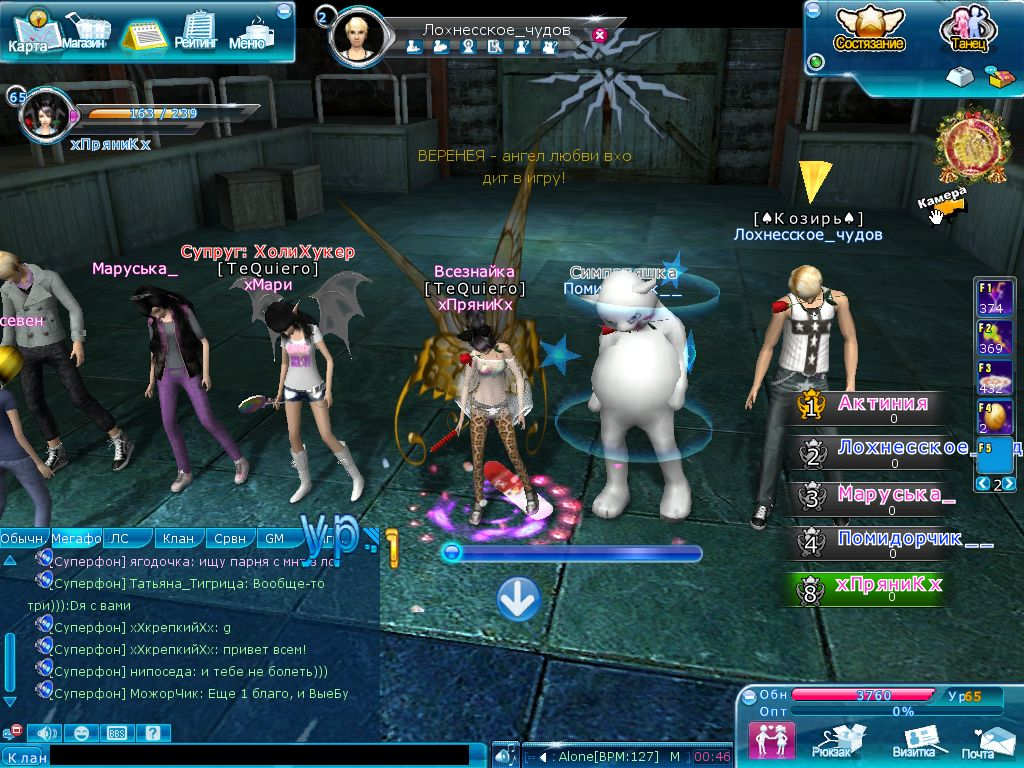The image size is (1024, 768).
Task: Click the Состязание competition button
Action: 869,30
